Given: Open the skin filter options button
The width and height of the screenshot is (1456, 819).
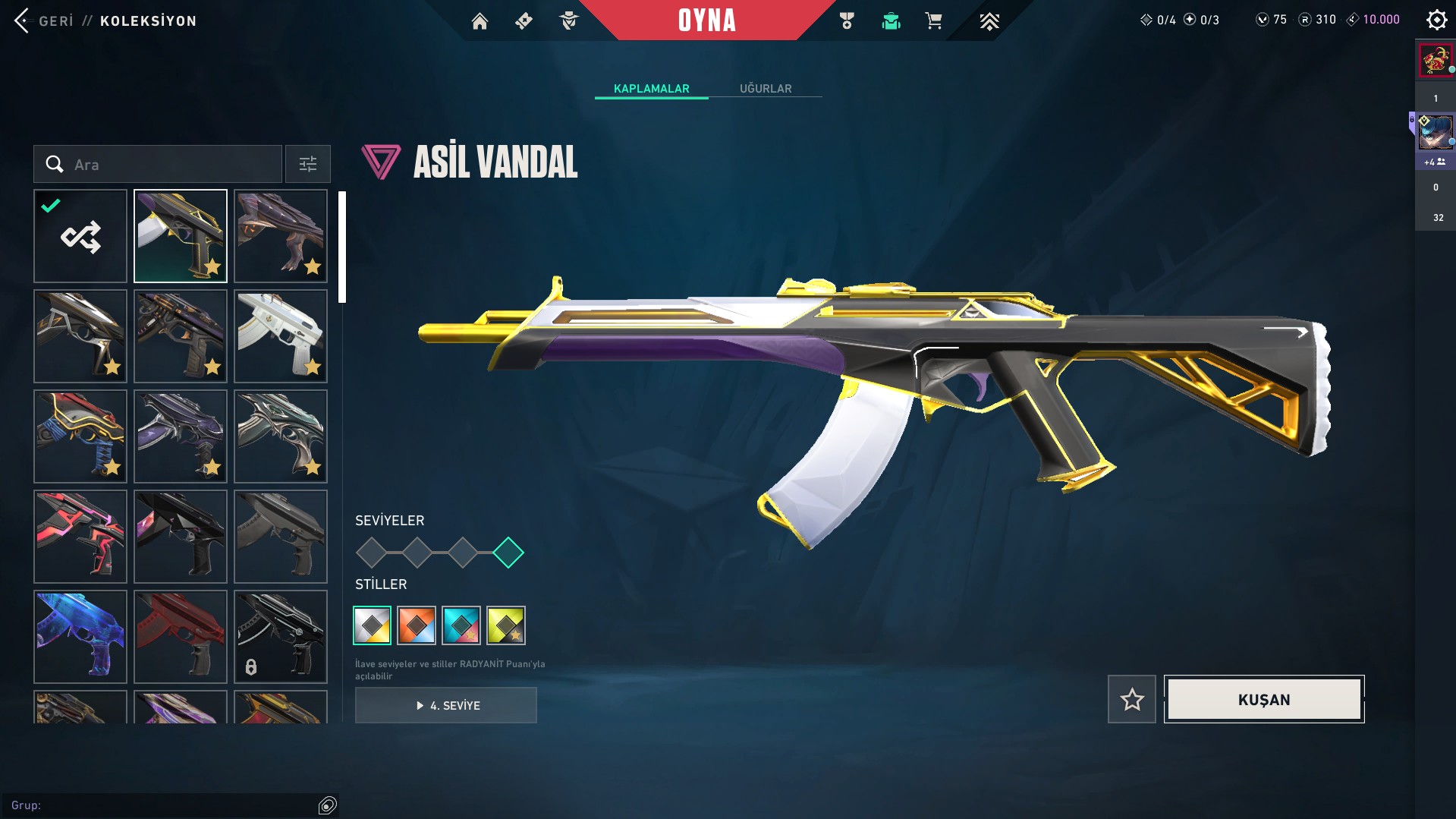Looking at the screenshot, I should click(308, 165).
